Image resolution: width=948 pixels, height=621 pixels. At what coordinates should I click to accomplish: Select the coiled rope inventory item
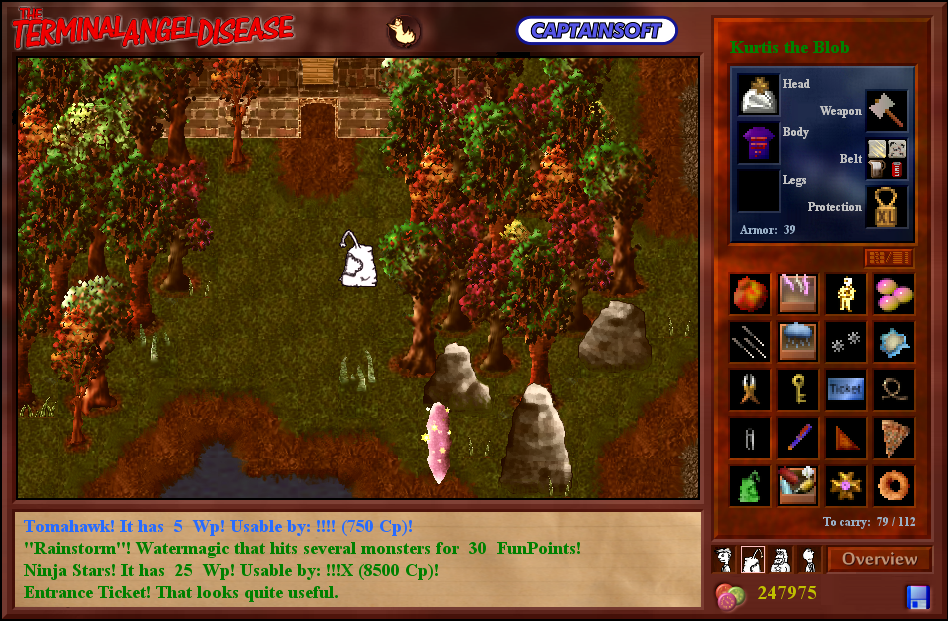pyautogui.click(x=893, y=390)
